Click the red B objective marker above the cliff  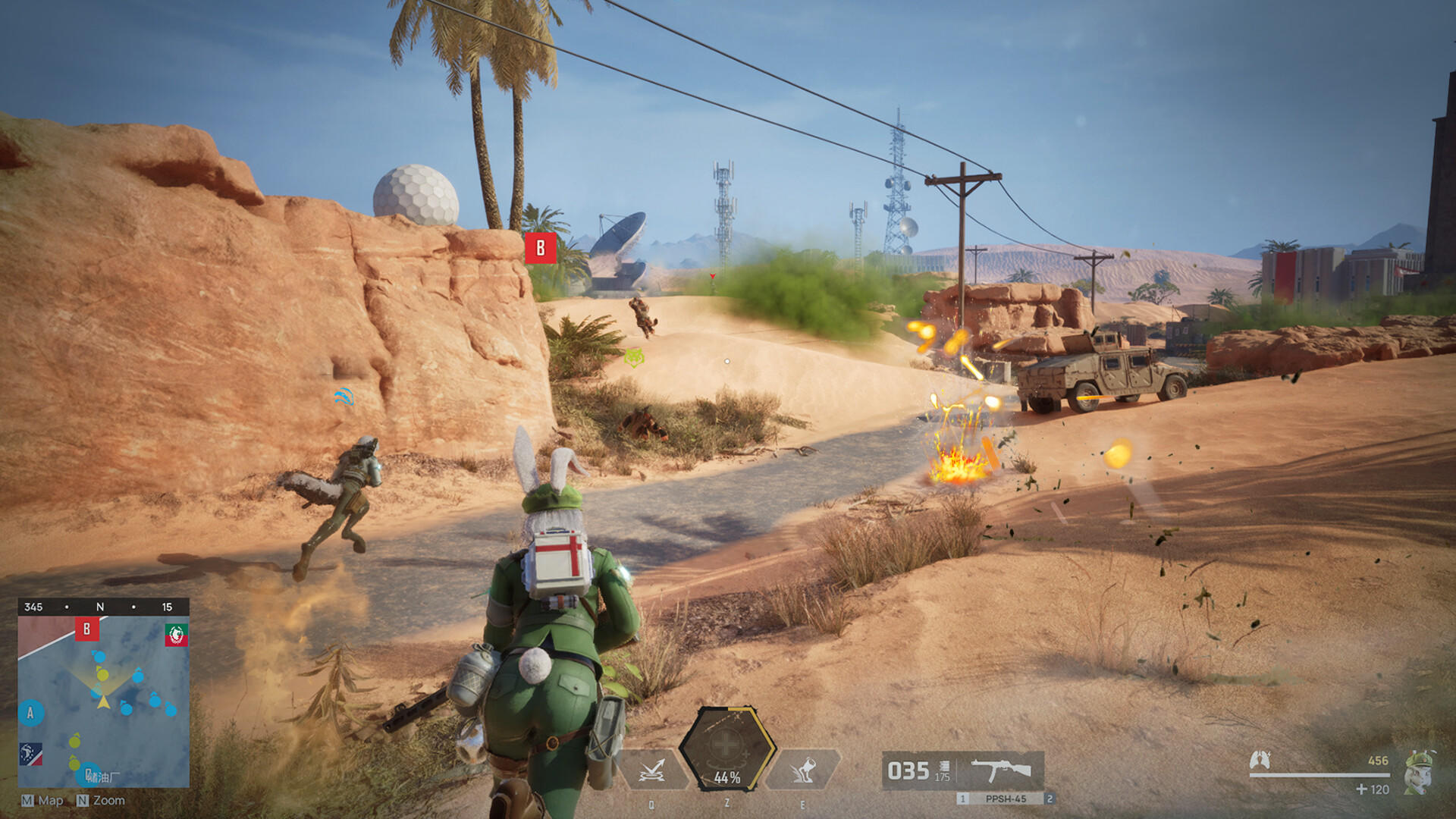pos(541,248)
